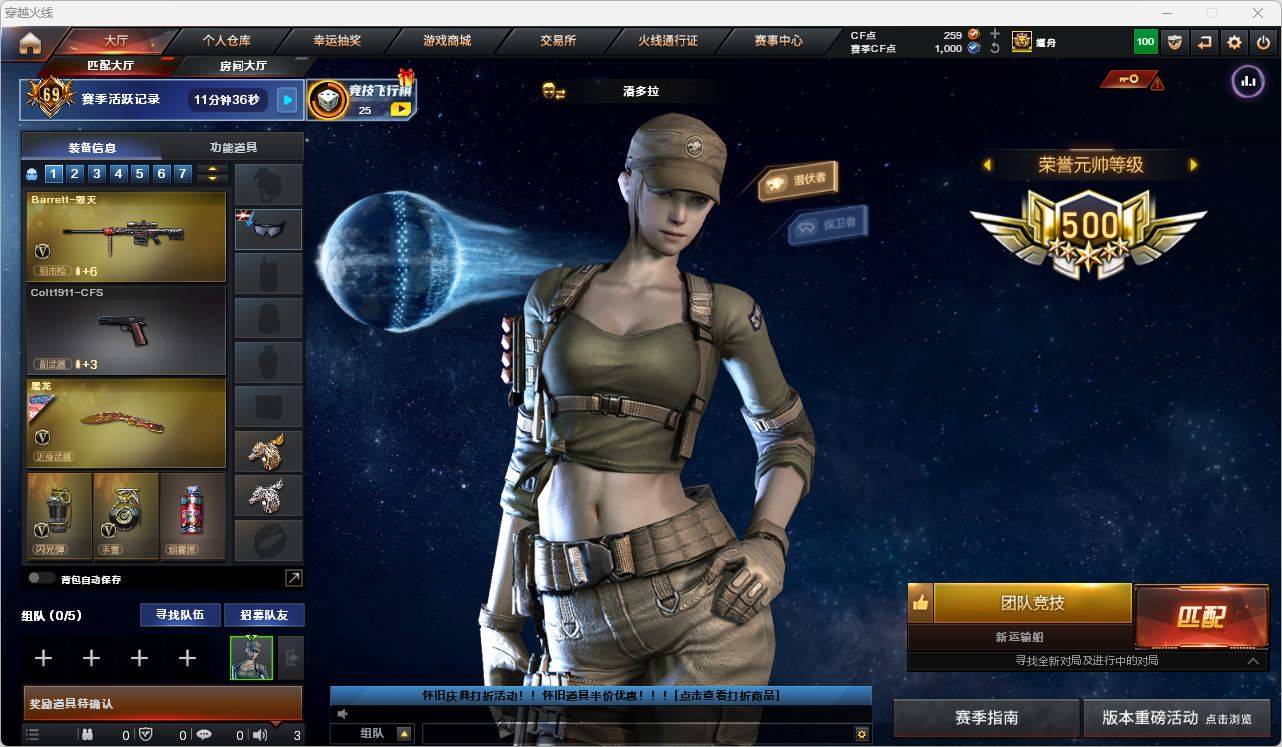Select the Colt1911-CFS pistol slot
The image size is (1282, 747).
coord(126,330)
